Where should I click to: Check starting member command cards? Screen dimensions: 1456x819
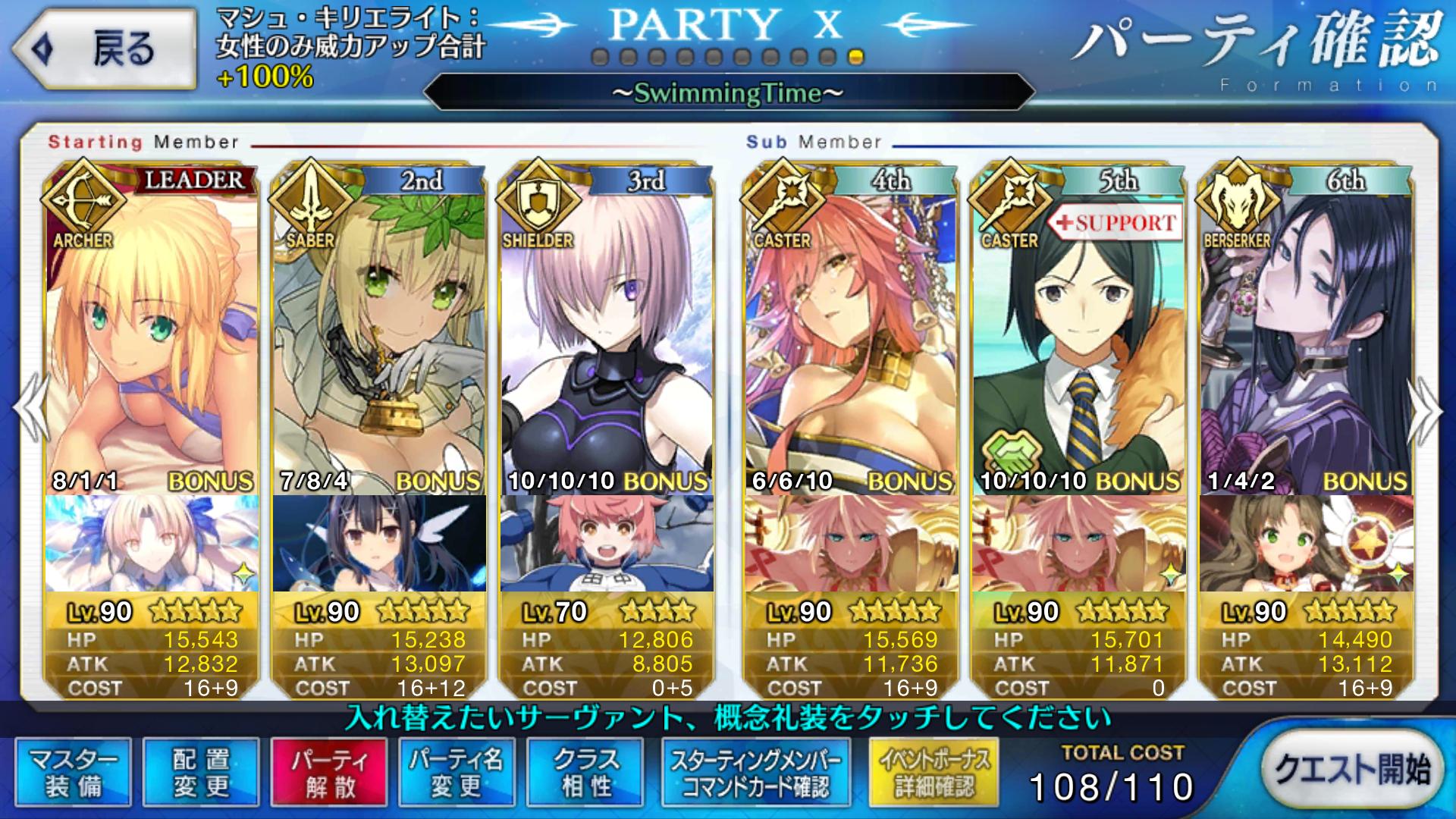tap(756, 772)
